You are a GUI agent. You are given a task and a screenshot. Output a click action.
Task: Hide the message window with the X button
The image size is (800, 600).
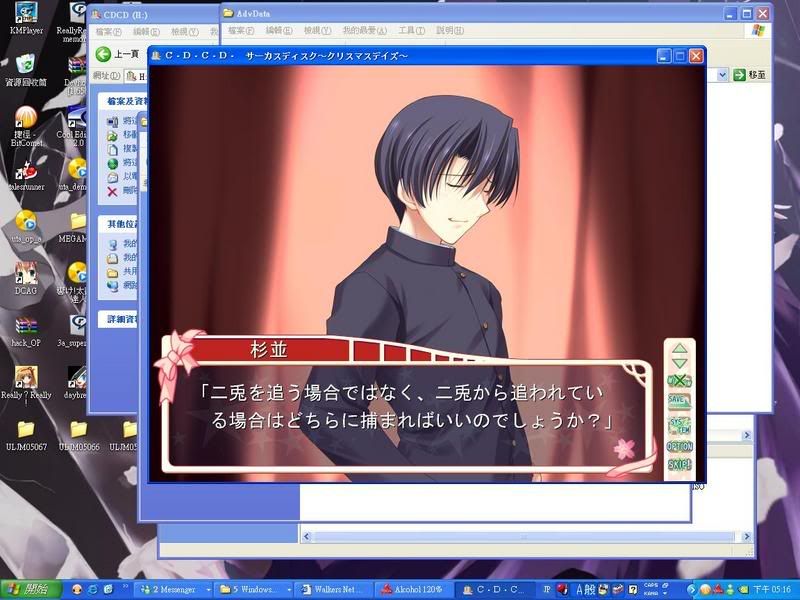click(x=679, y=381)
